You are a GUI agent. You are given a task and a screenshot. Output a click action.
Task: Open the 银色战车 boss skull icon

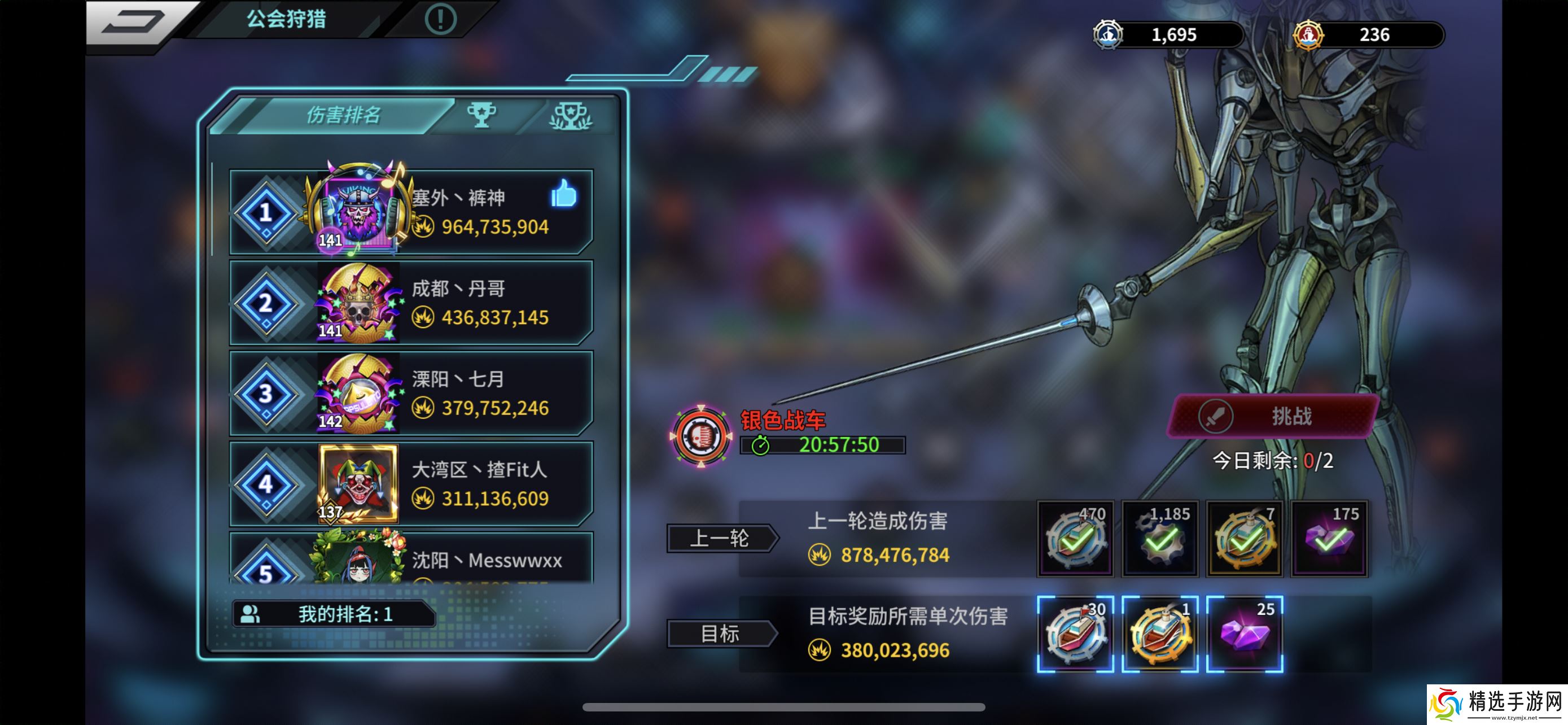coord(700,436)
